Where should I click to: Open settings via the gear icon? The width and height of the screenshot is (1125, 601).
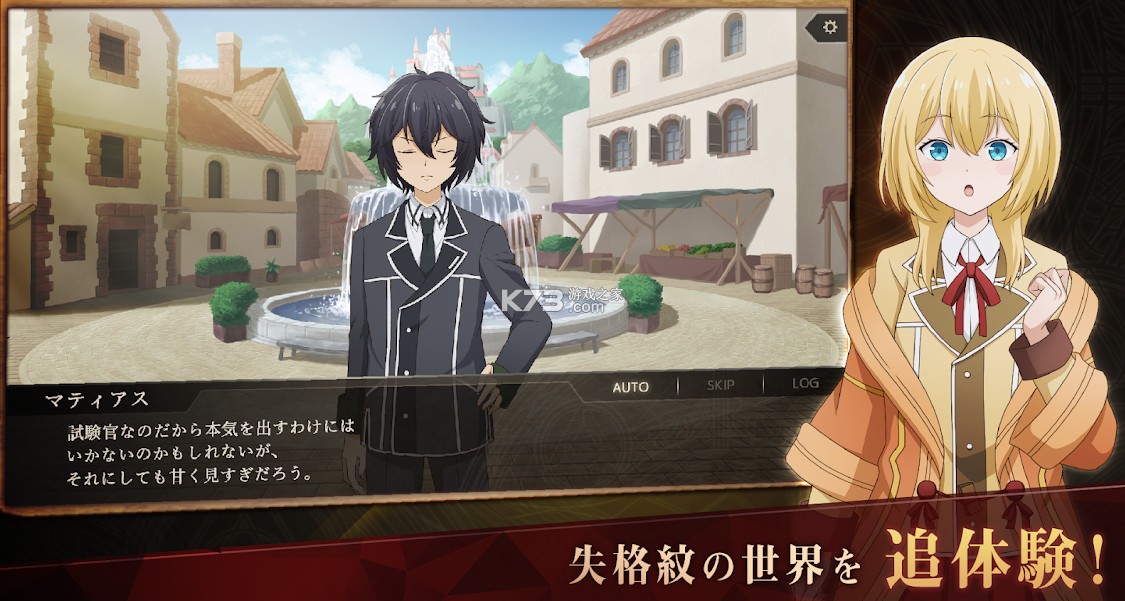pos(828,27)
